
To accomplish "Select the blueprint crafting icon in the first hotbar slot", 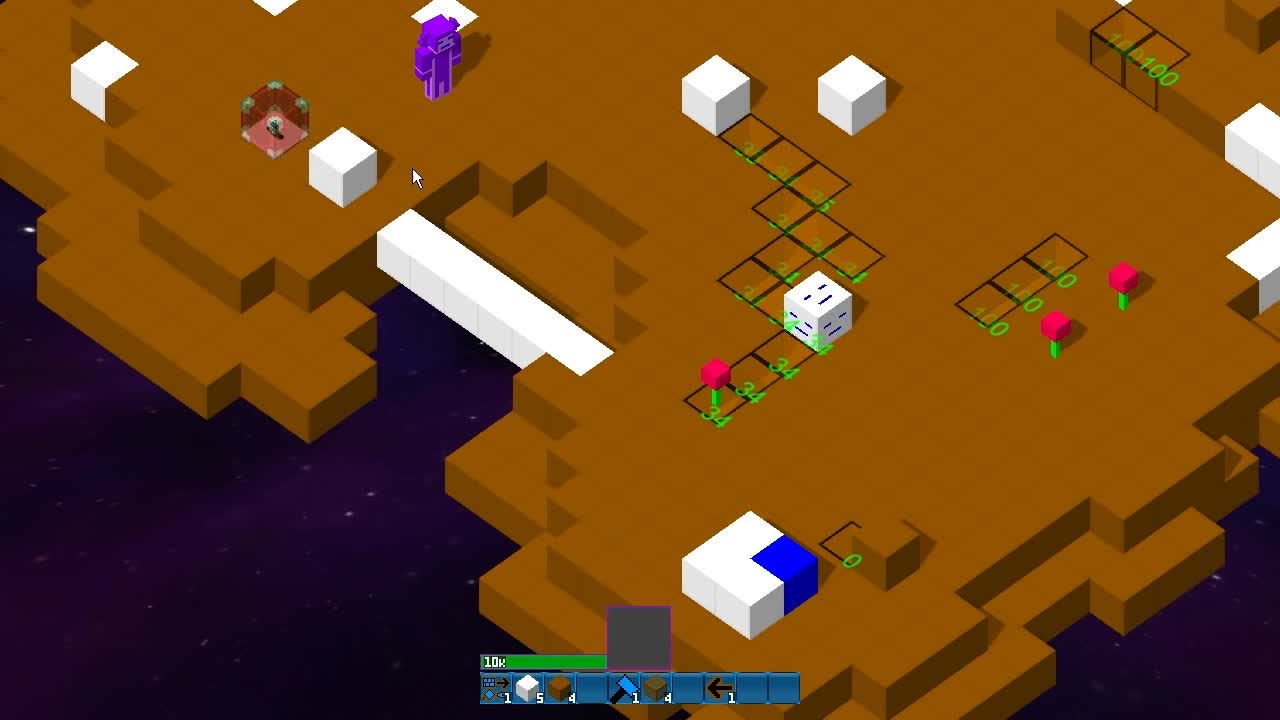I will (x=494, y=688).
